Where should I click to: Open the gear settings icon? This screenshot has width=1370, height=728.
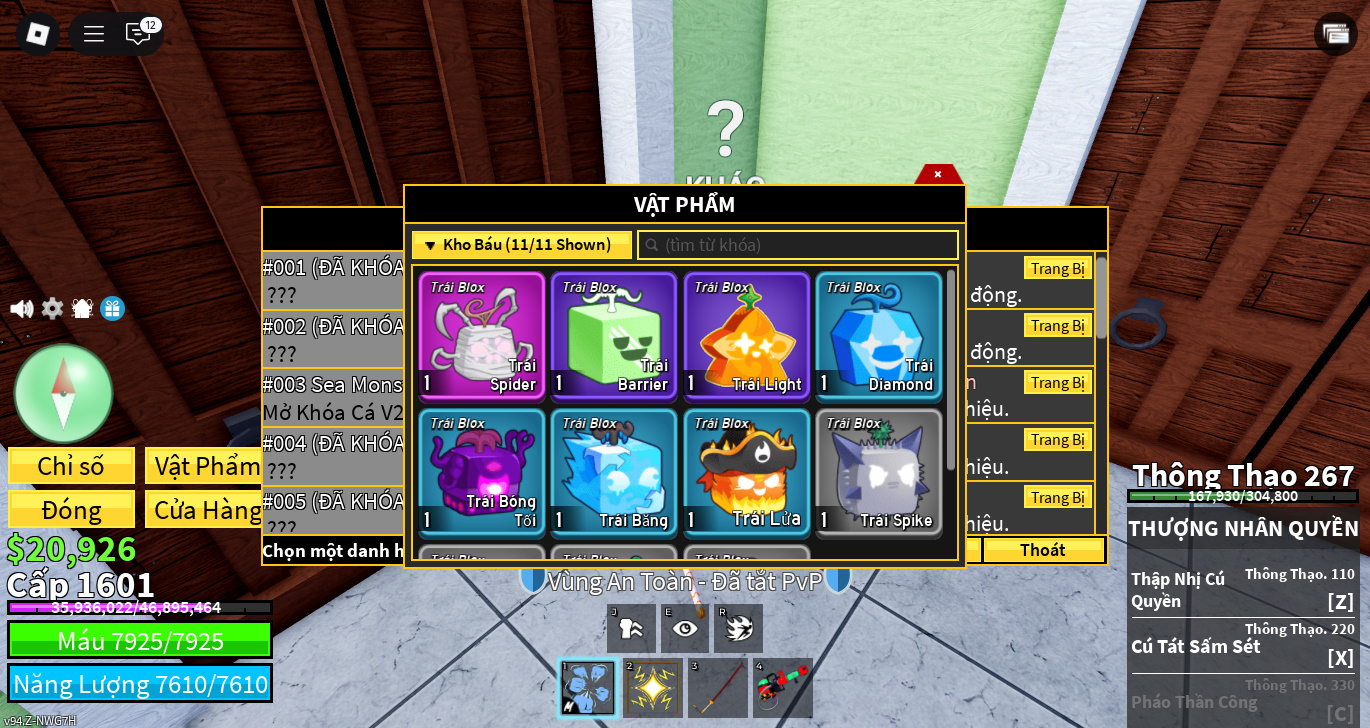52,309
